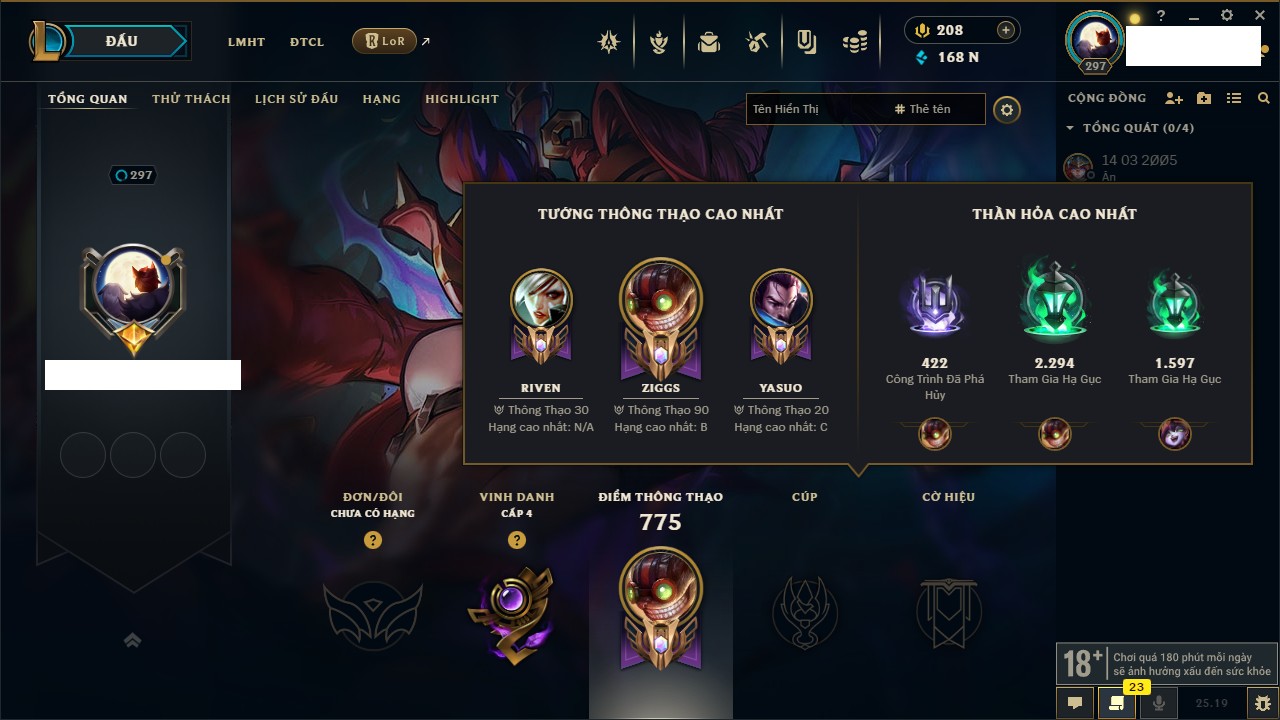1280x720 pixels.
Task: Open the chat bubble button
Action: (1075, 702)
